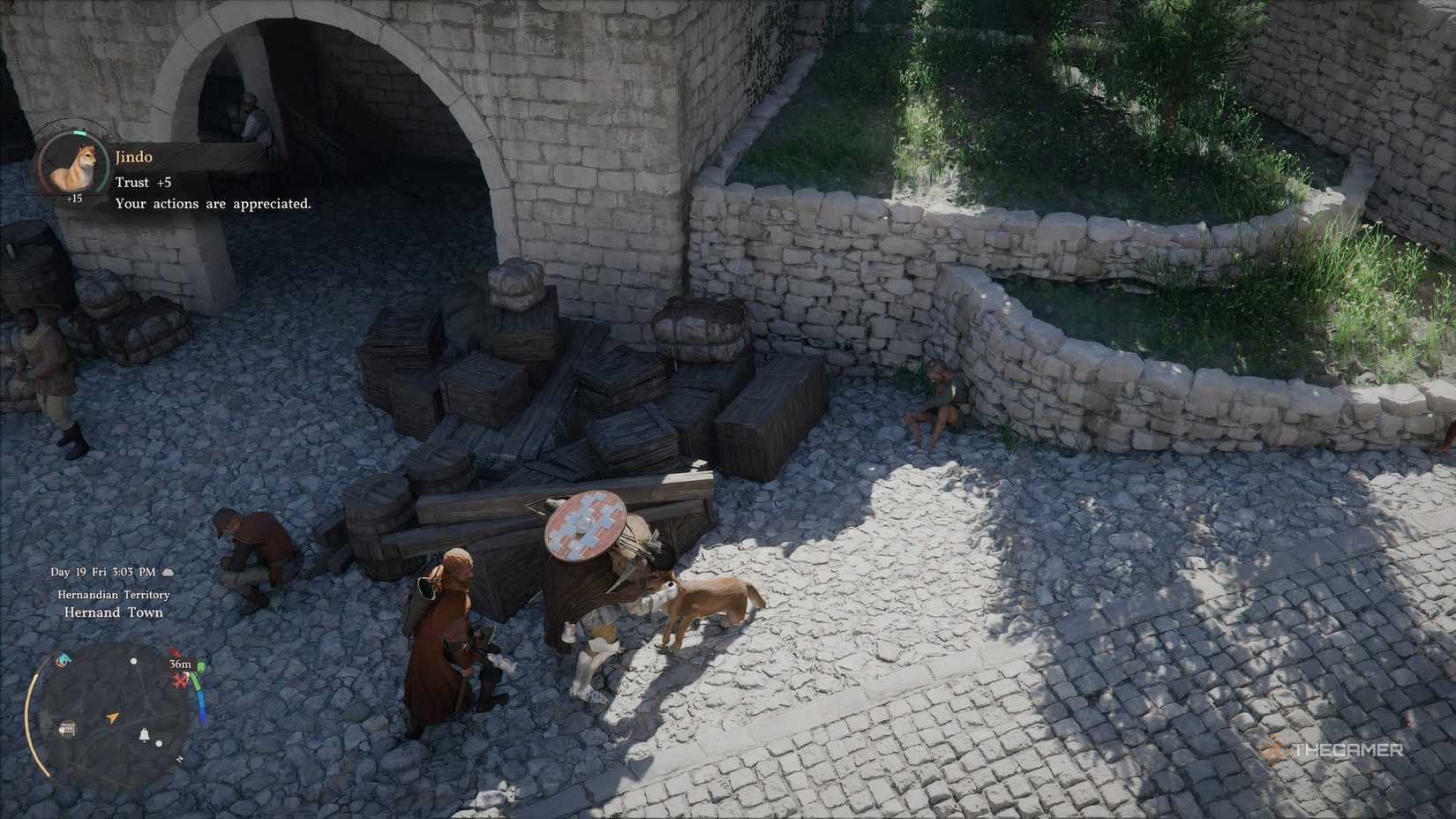
Task: Click the bell icon on the minimap
Action: coord(145,735)
